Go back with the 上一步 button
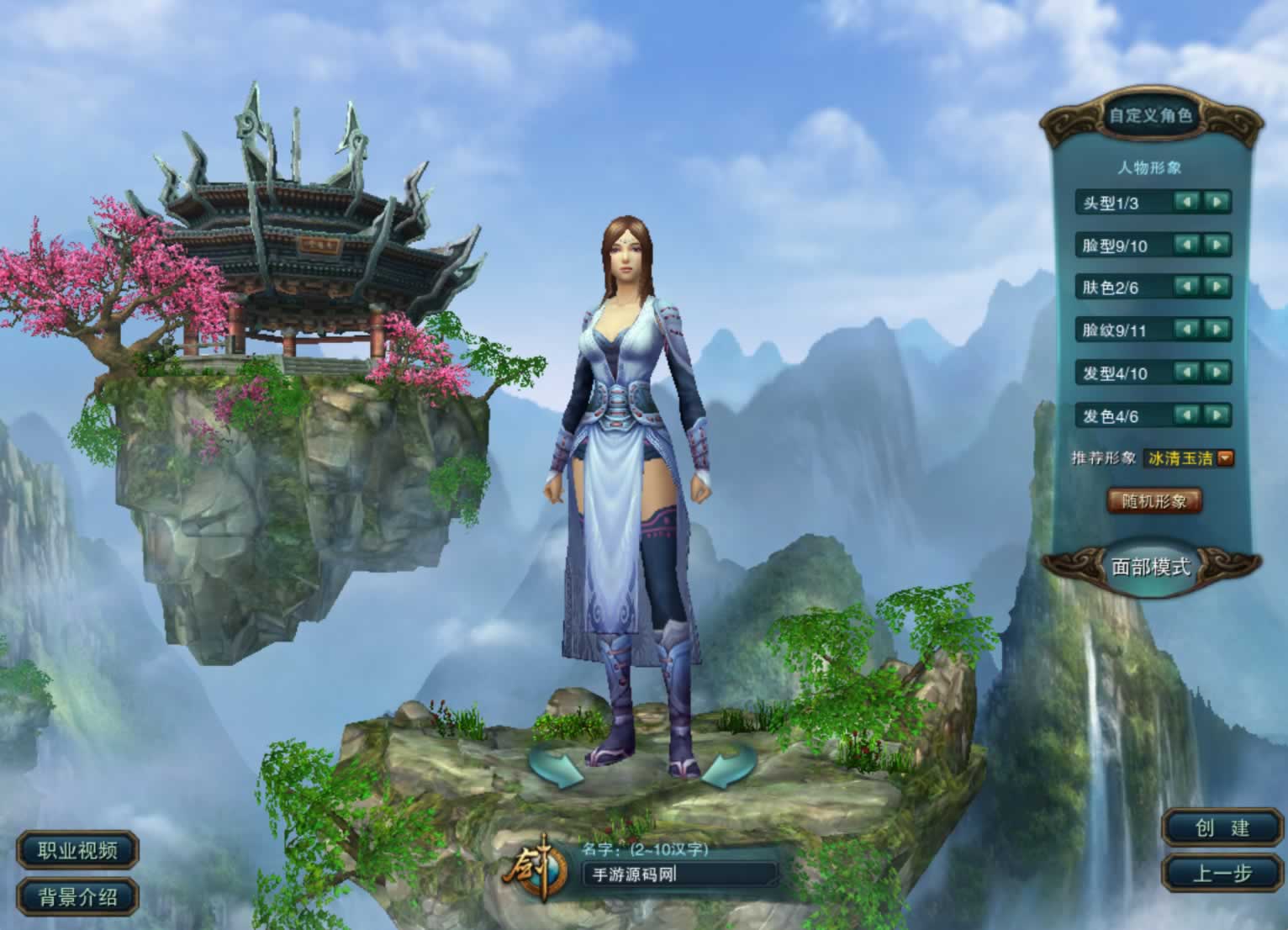This screenshot has height=930, width=1288. click(x=1222, y=874)
